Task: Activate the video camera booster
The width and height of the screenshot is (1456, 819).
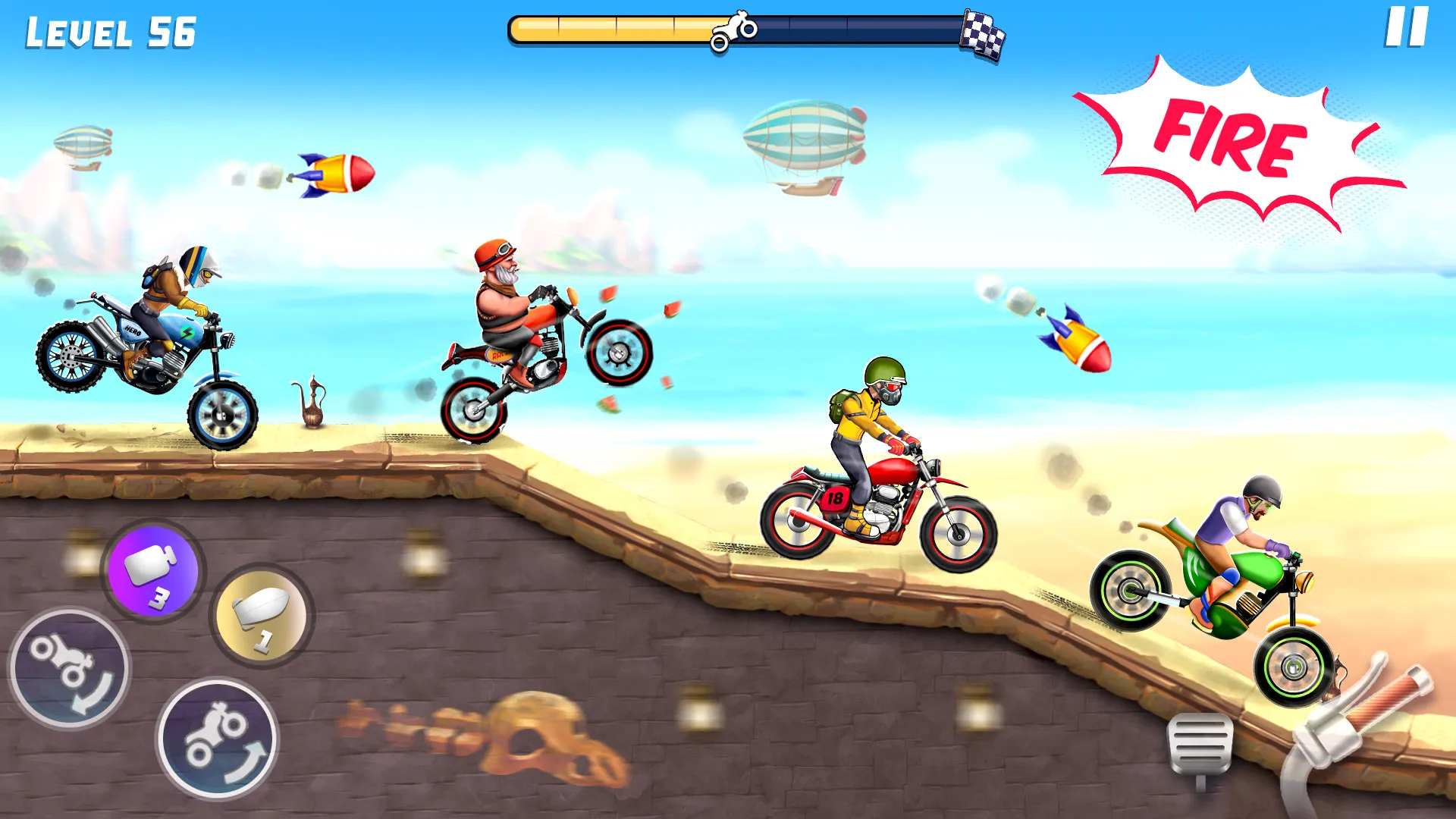Action: pyautogui.click(x=154, y=573)
